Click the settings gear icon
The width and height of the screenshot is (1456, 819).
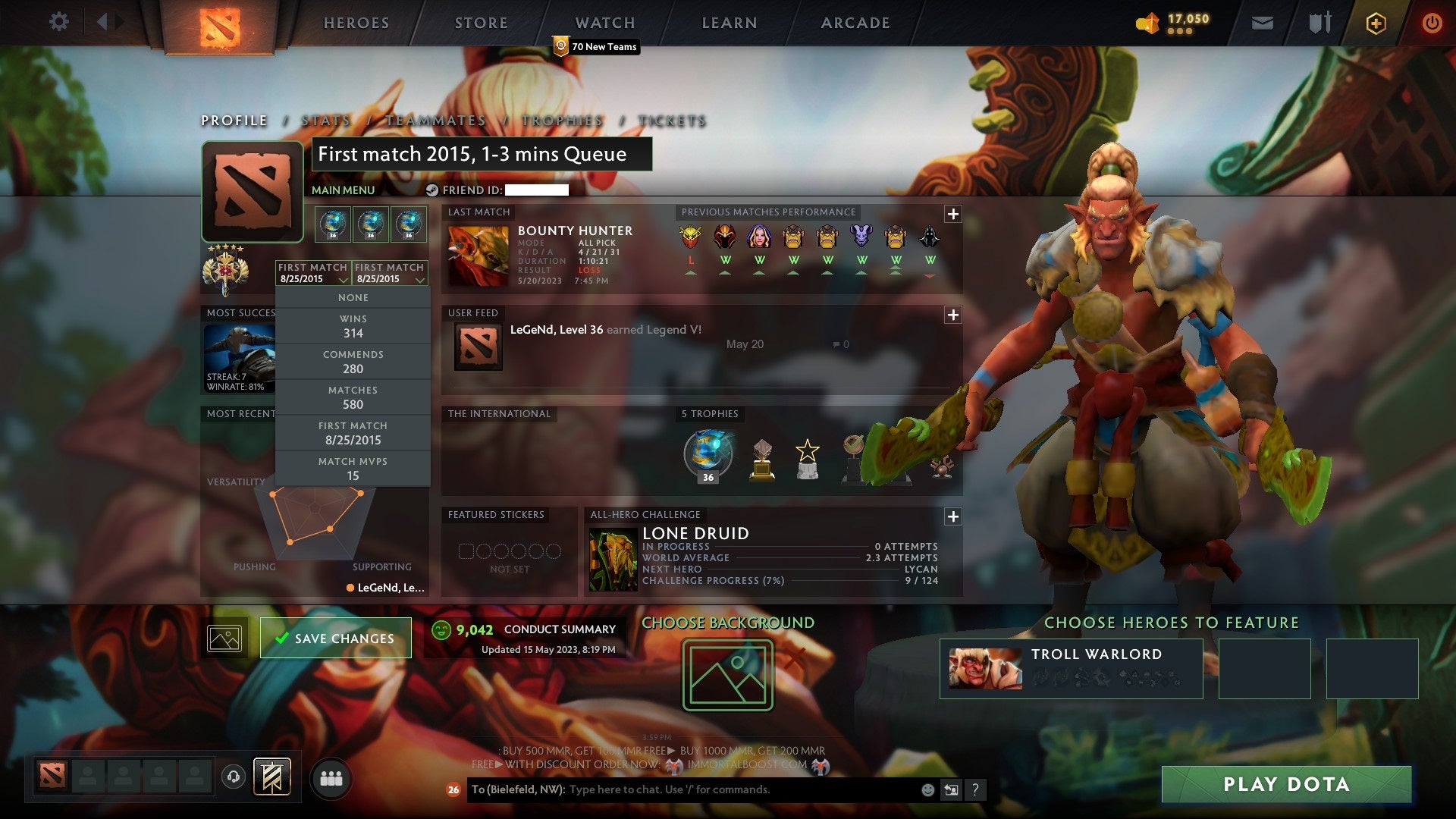(x=59, y=22)
